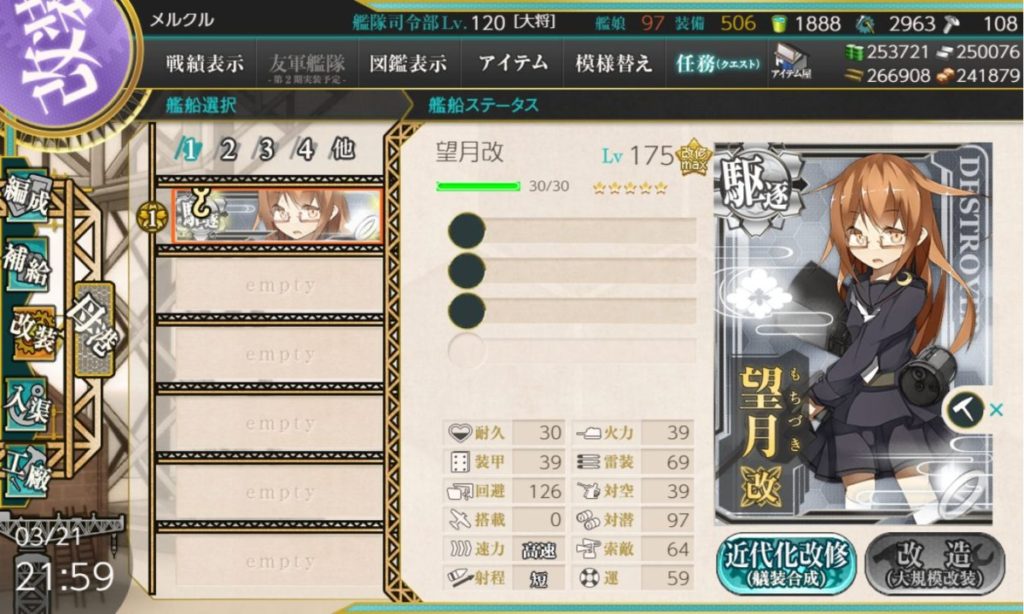Click the 改造 remodel button
Screen dimensions: 1024x614
click(930, 565)
